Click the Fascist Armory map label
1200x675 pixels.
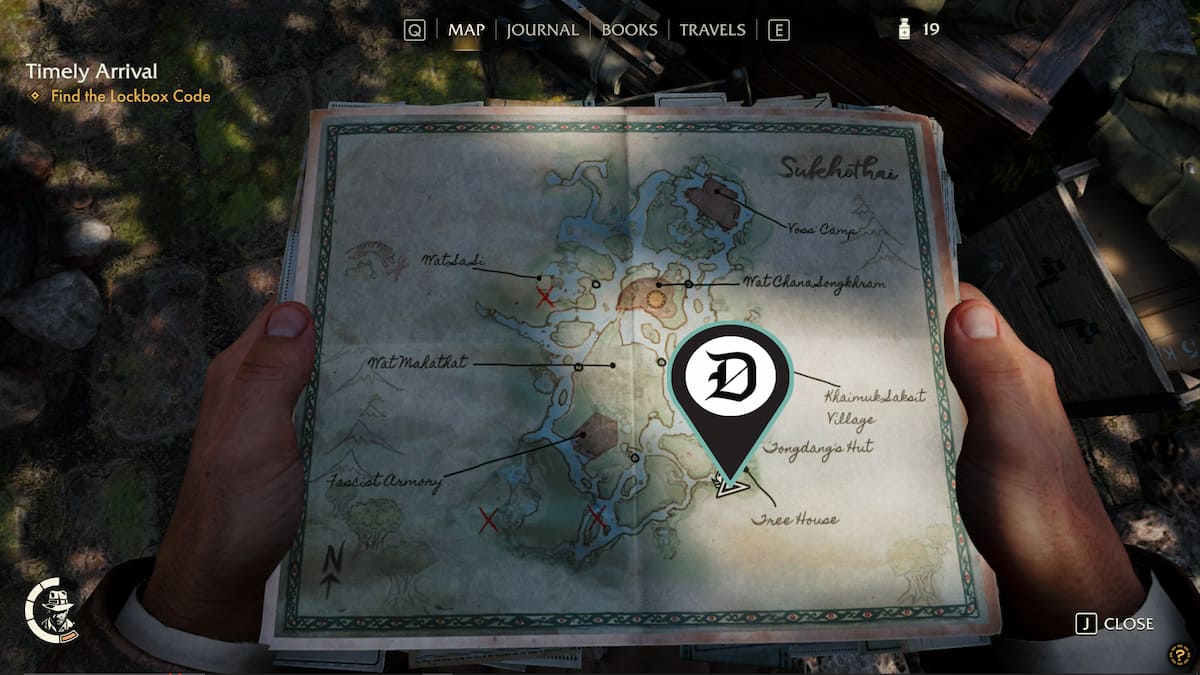386,482
